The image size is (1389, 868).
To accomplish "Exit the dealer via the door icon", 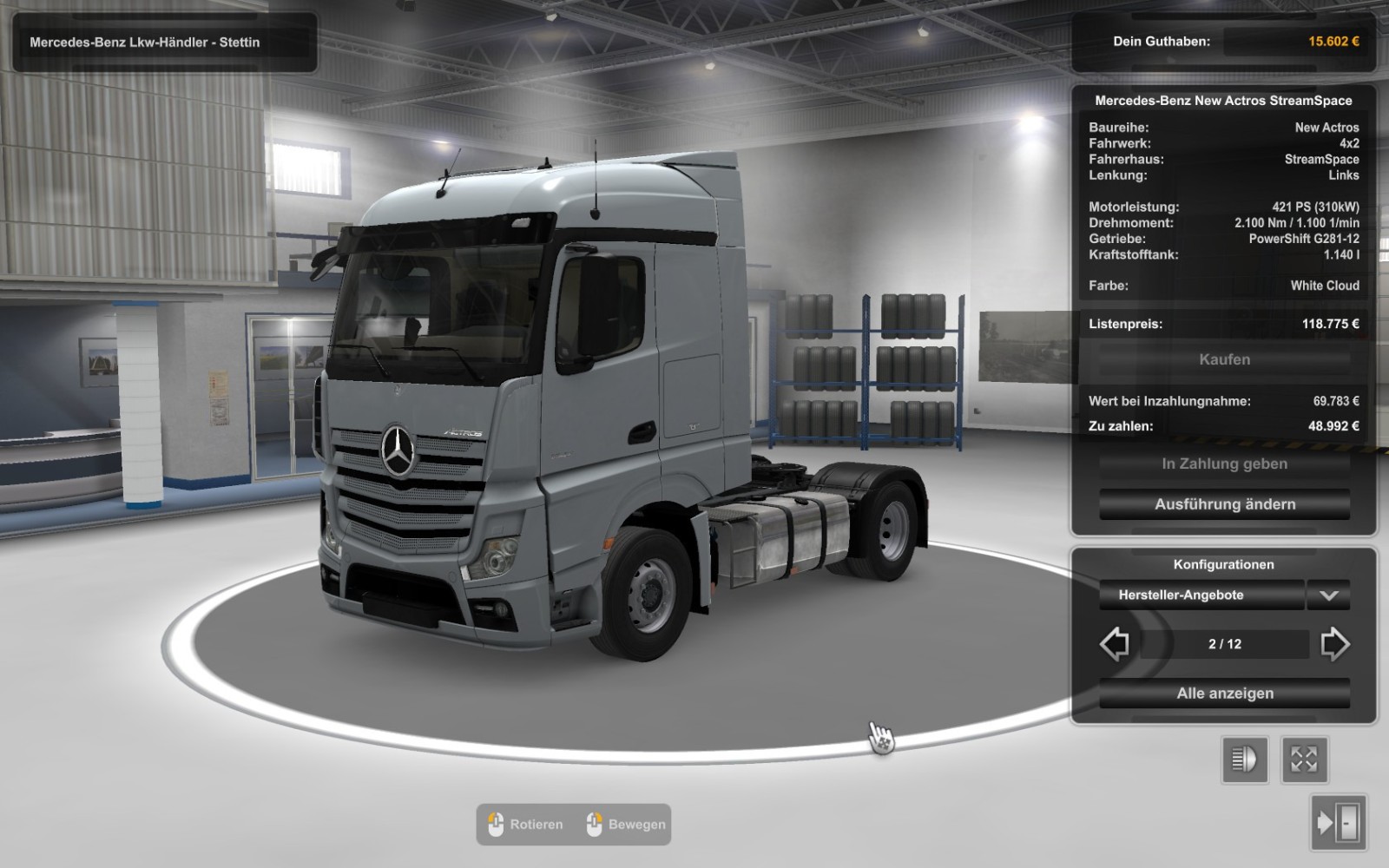I will 1338,822.
